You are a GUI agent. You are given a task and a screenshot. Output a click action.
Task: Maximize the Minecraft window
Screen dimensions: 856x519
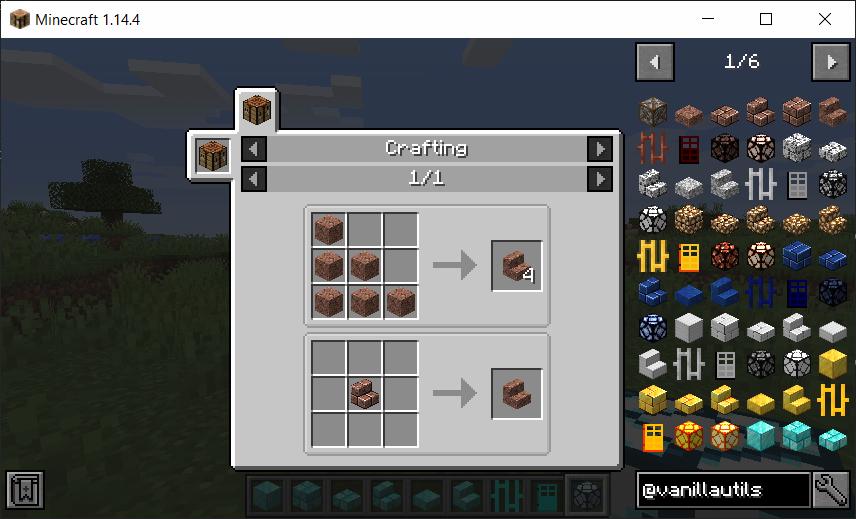point(766,19)
